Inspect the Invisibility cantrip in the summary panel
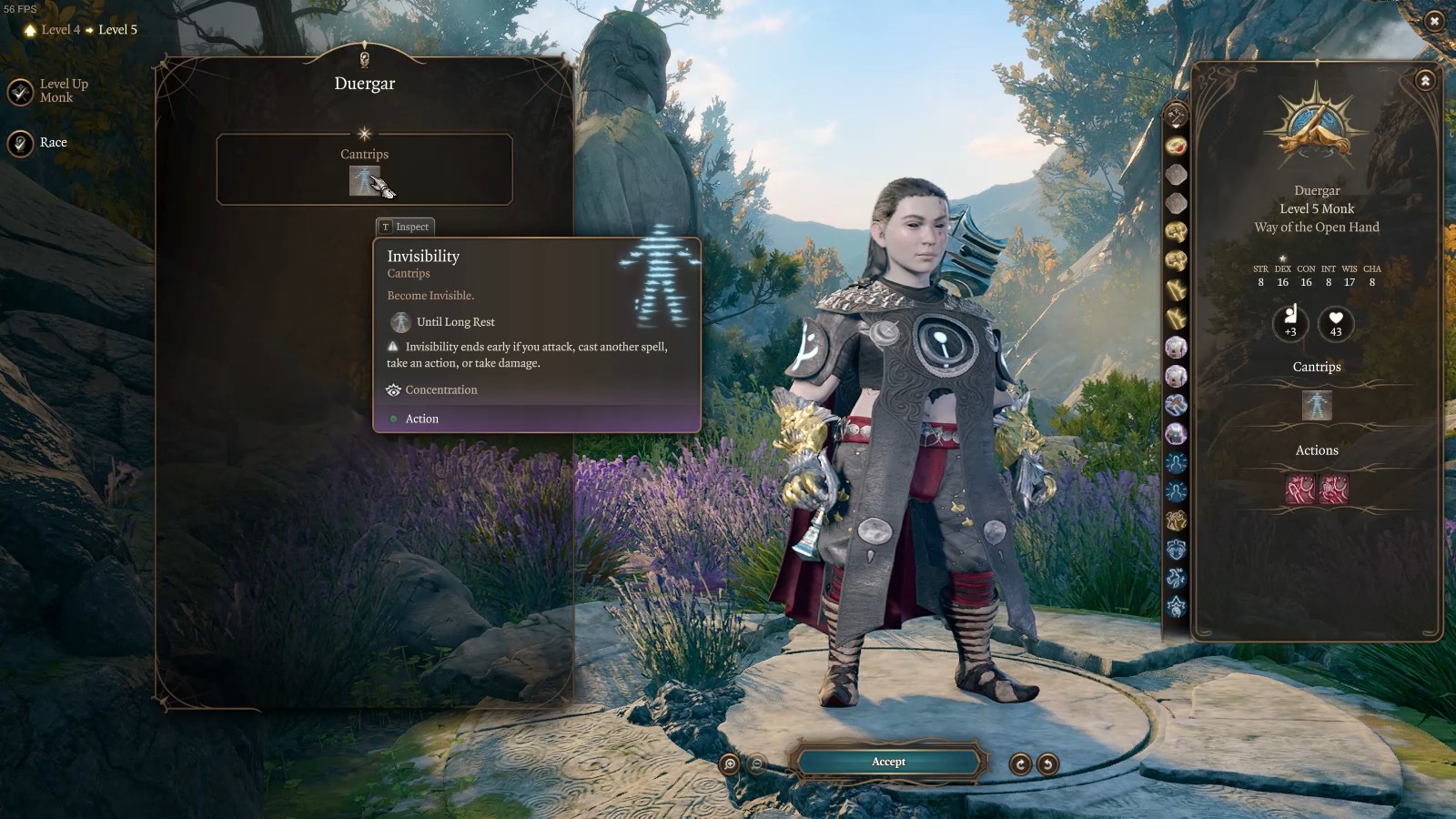Viewport: 1456px width, 819px height. click(x=1317, y=405)
